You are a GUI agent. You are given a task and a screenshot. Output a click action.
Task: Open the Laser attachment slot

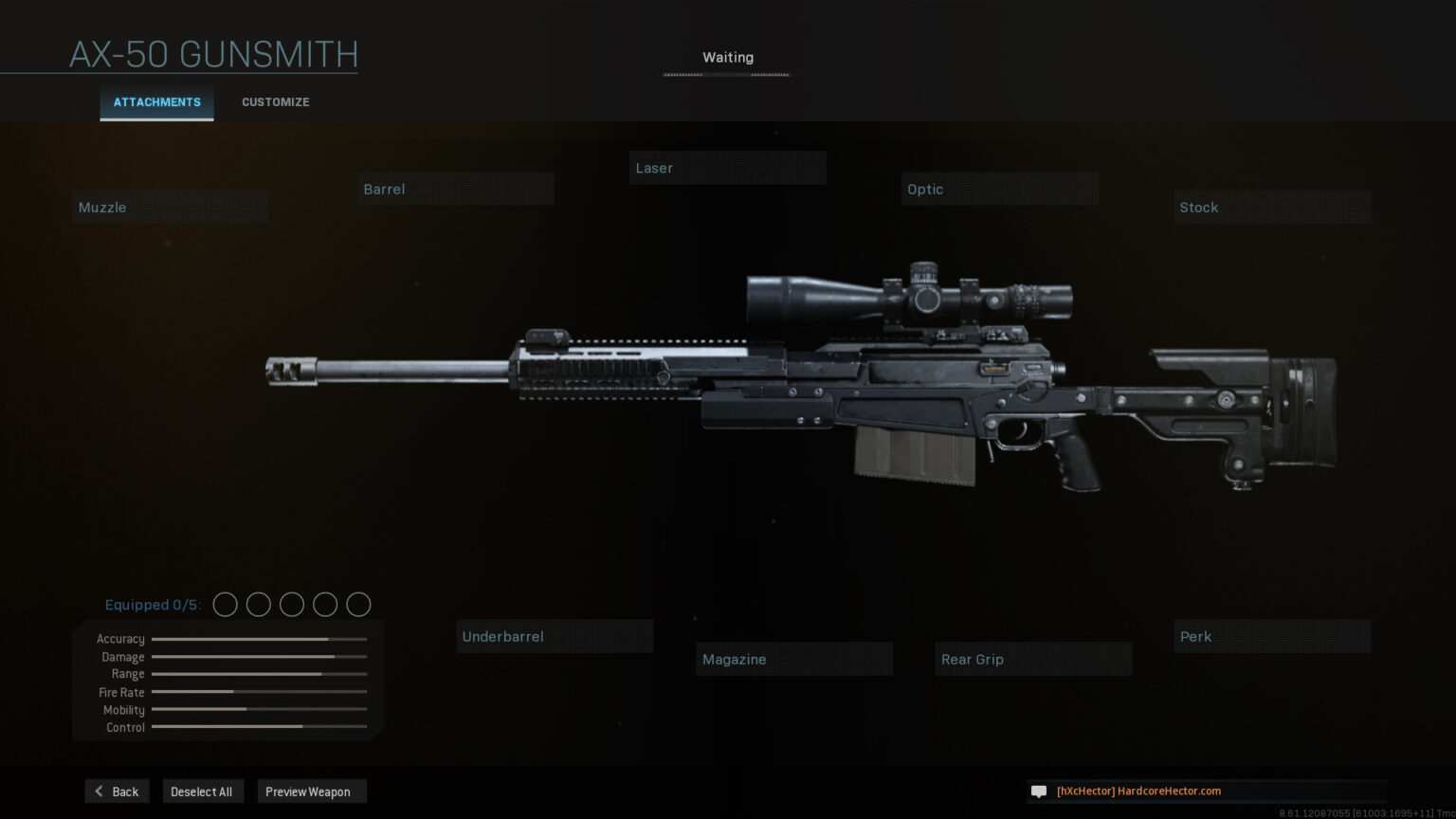click(x=727, y=169)
